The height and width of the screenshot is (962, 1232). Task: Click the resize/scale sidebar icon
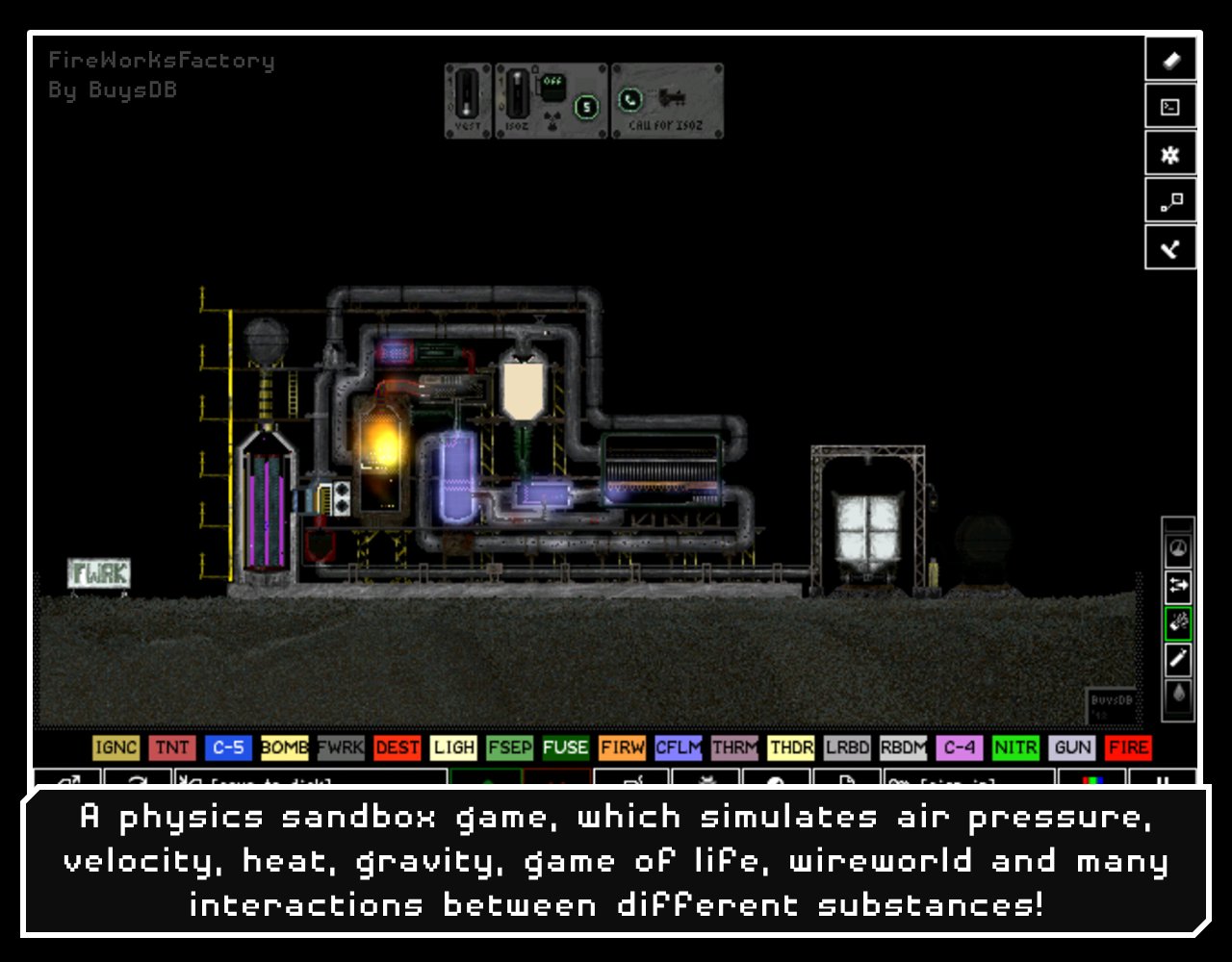click(1169, 200)
